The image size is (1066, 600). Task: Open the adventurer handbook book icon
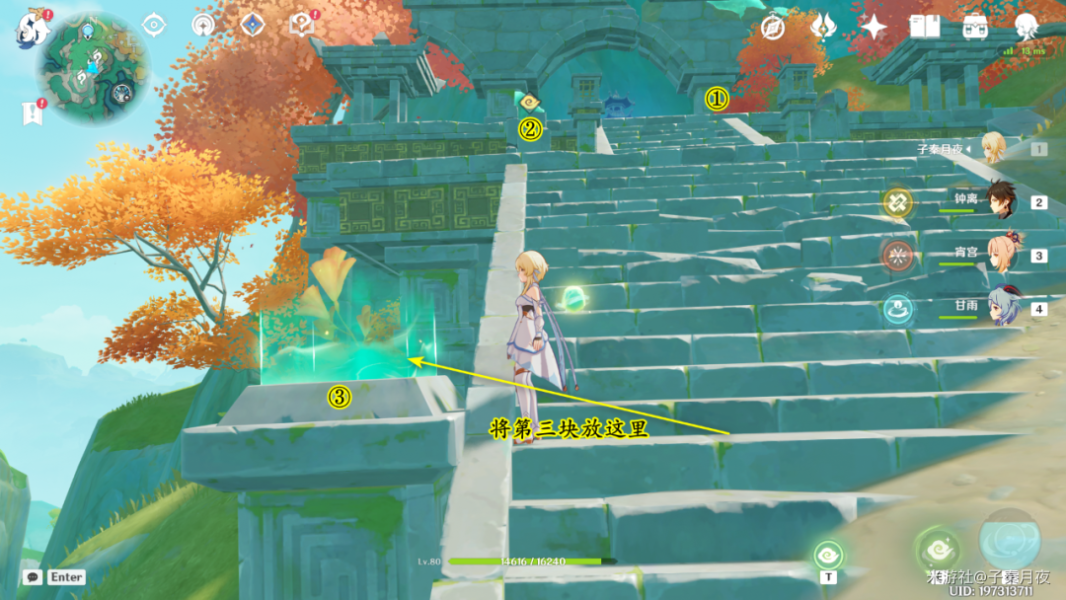click(924, 27)
